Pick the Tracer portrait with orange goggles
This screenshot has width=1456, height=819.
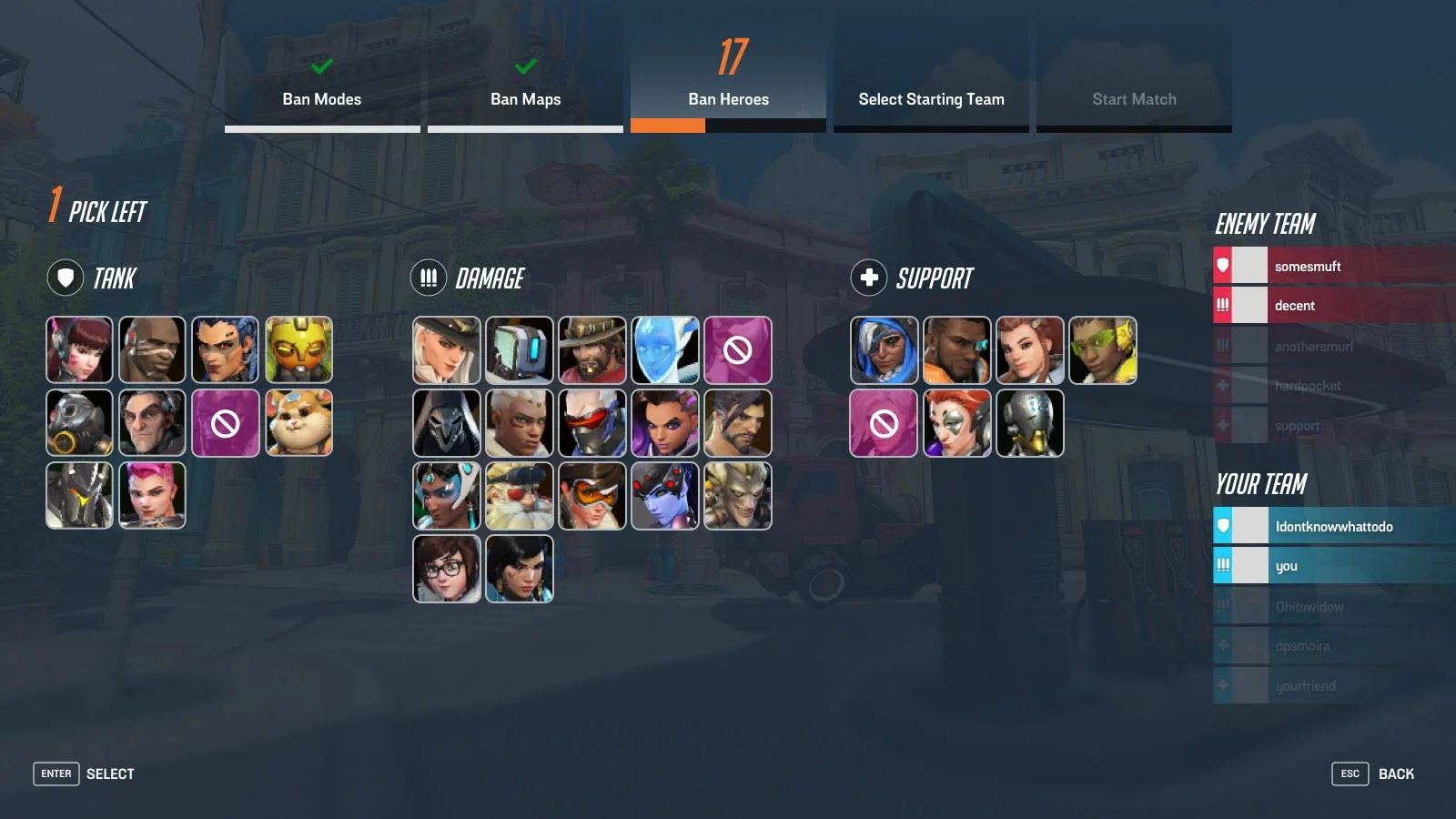[592, 496]
